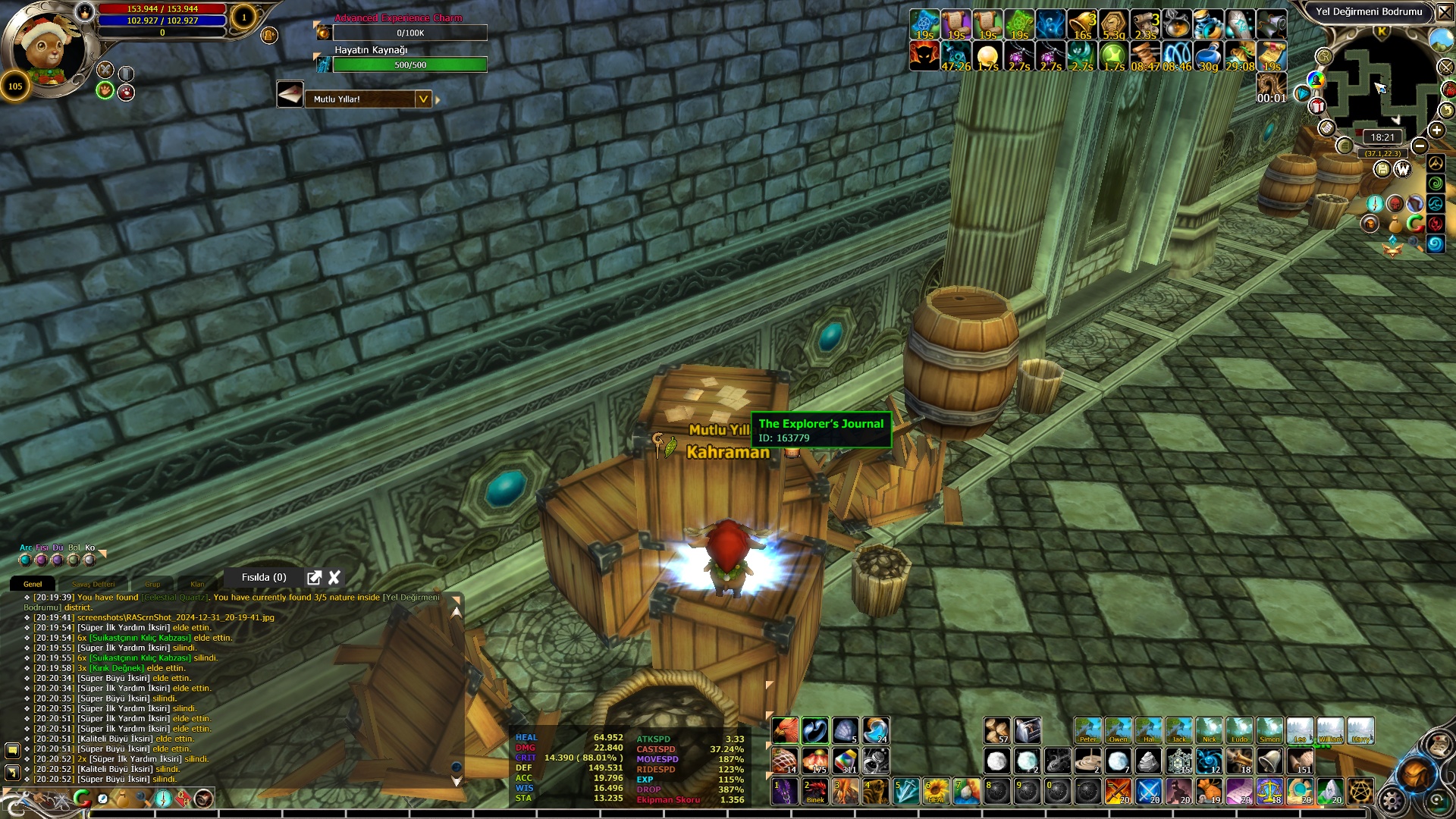Select the Peter companion slot
This screenshot has width=1456, height=819.
click(1087, 731)
